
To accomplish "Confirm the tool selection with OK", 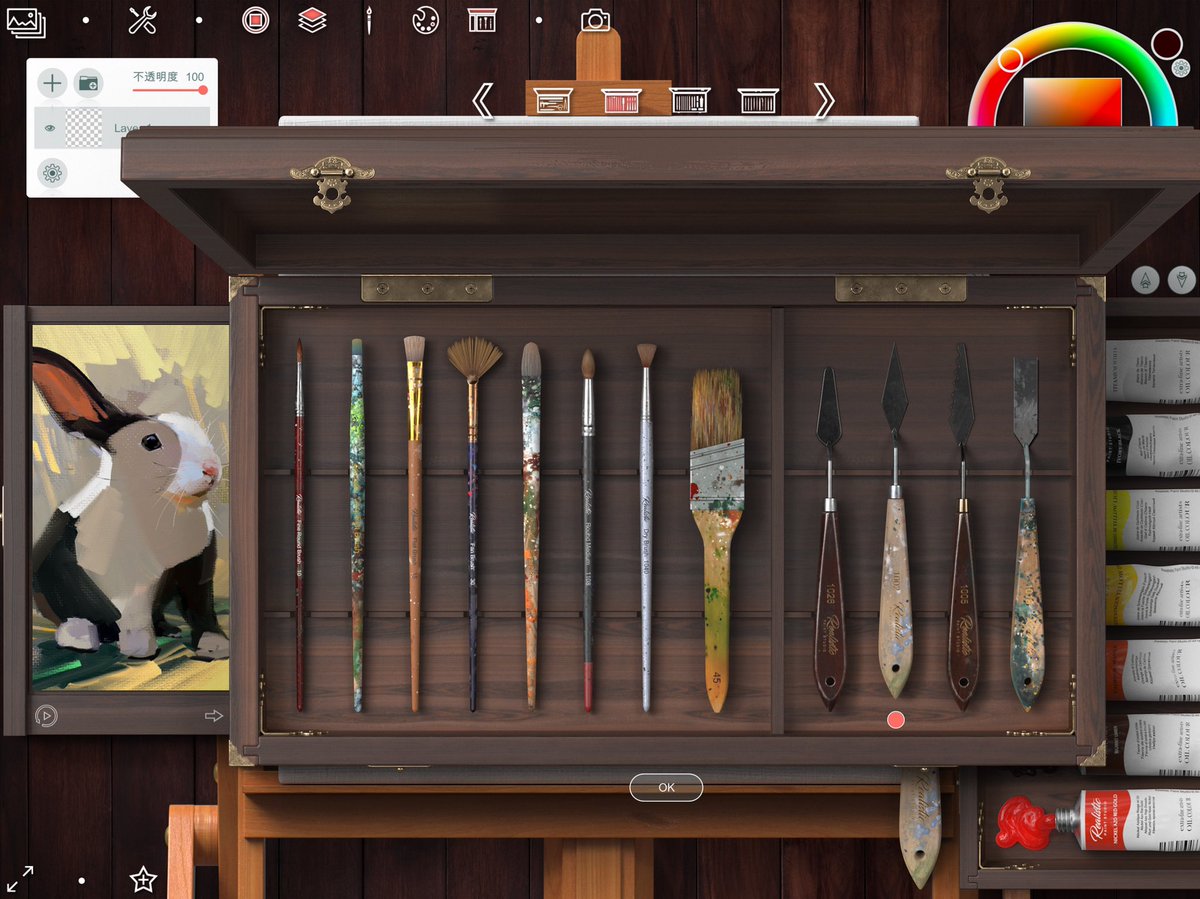I will 666,787.
